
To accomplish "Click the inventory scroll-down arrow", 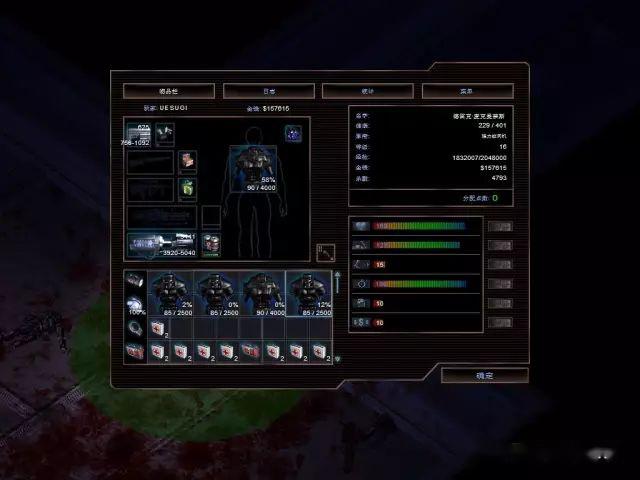I will (x=337, y=358).
